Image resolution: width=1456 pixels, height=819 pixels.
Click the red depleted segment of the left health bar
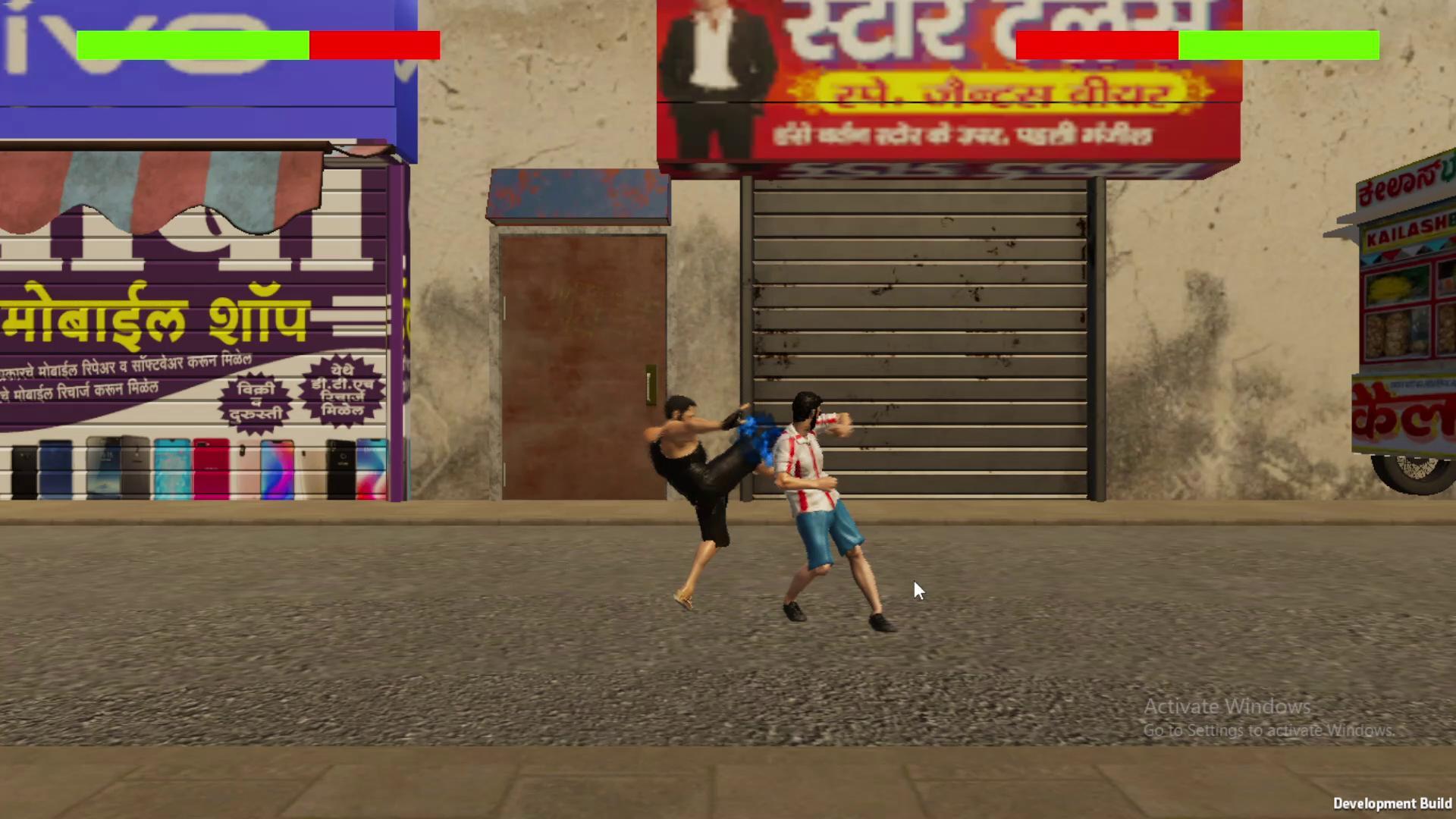[375, 45]
